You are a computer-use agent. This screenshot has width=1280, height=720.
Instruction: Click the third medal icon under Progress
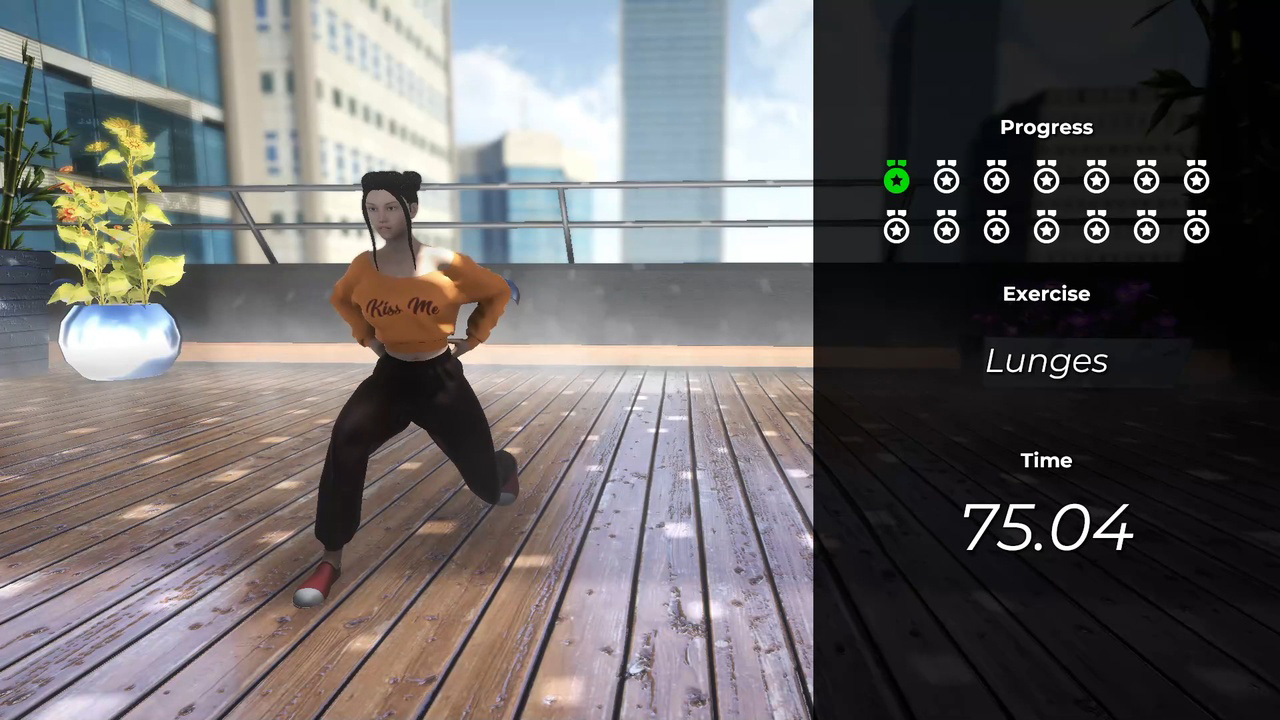[996, 179]
